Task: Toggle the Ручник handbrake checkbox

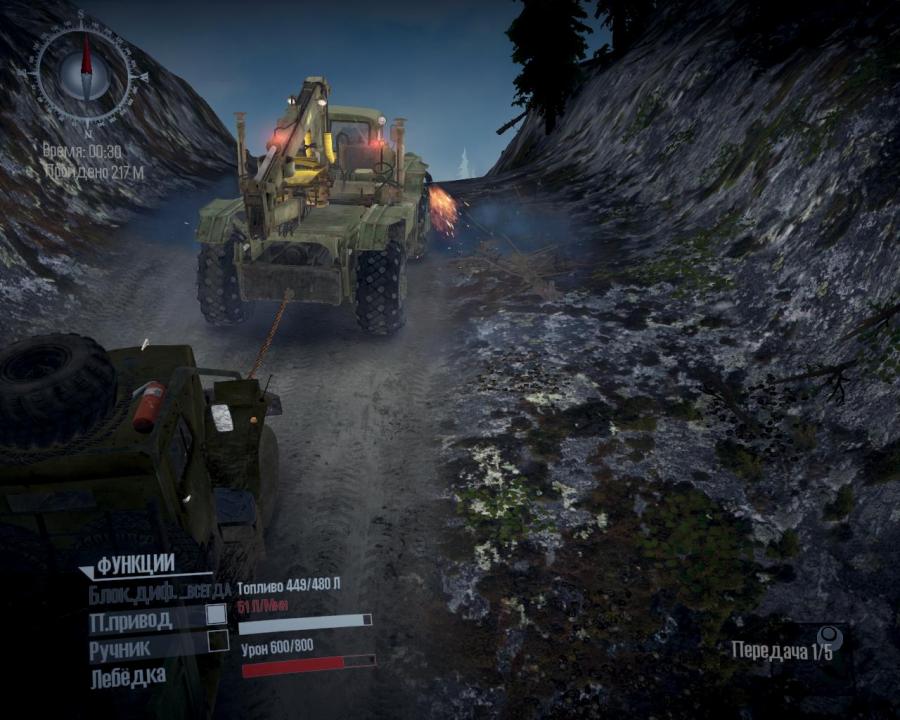Action: click(218, 642)
